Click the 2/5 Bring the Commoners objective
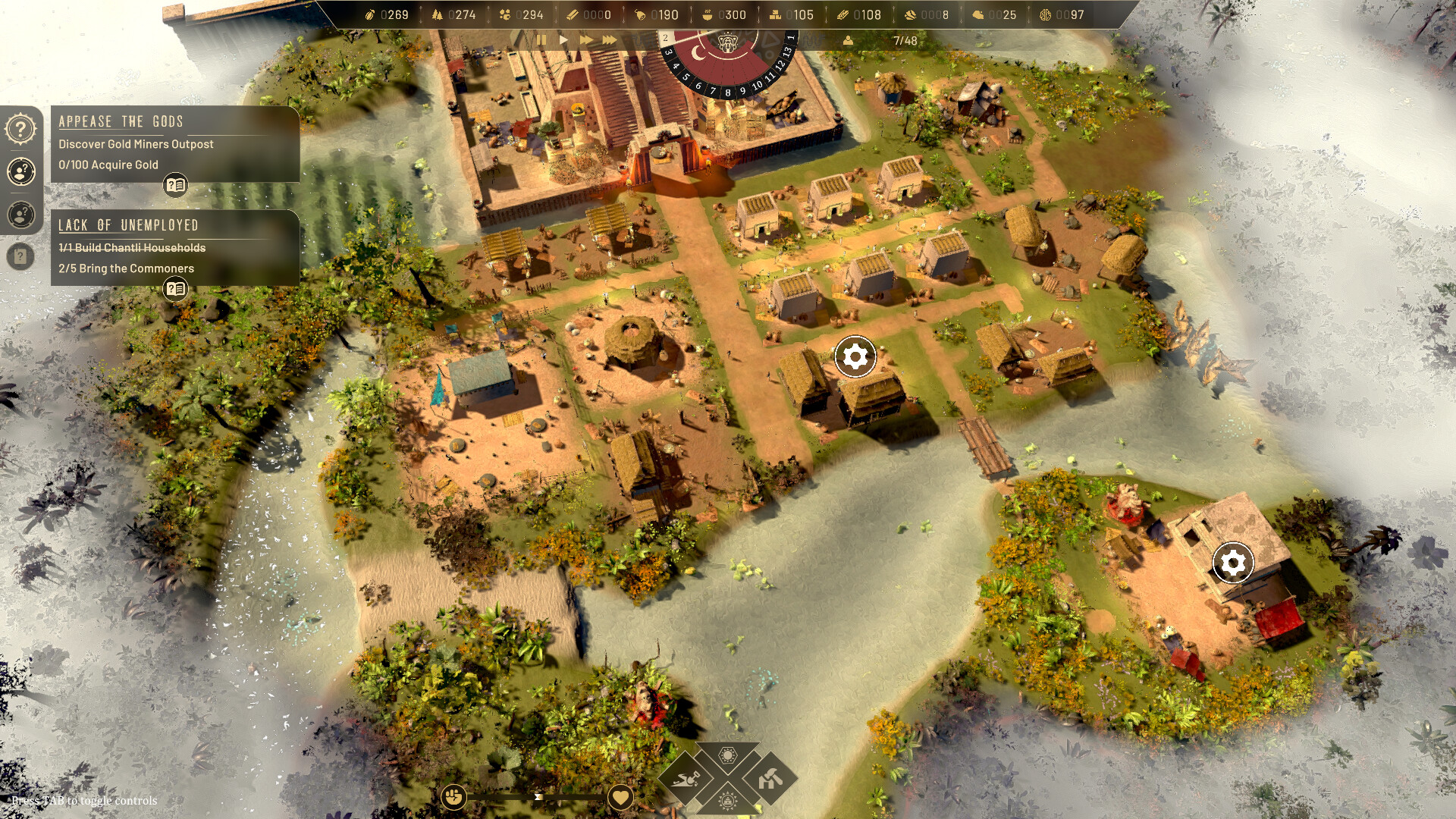This screenshot has width=1456, height=819. pos(126,268)
